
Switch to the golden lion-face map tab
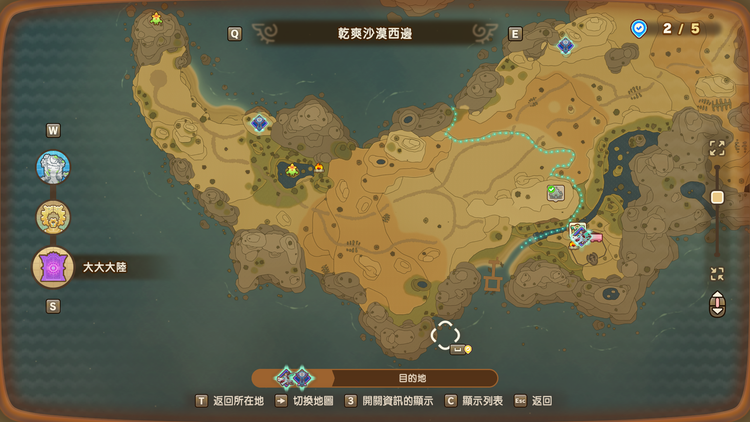[x=53, y=217]
